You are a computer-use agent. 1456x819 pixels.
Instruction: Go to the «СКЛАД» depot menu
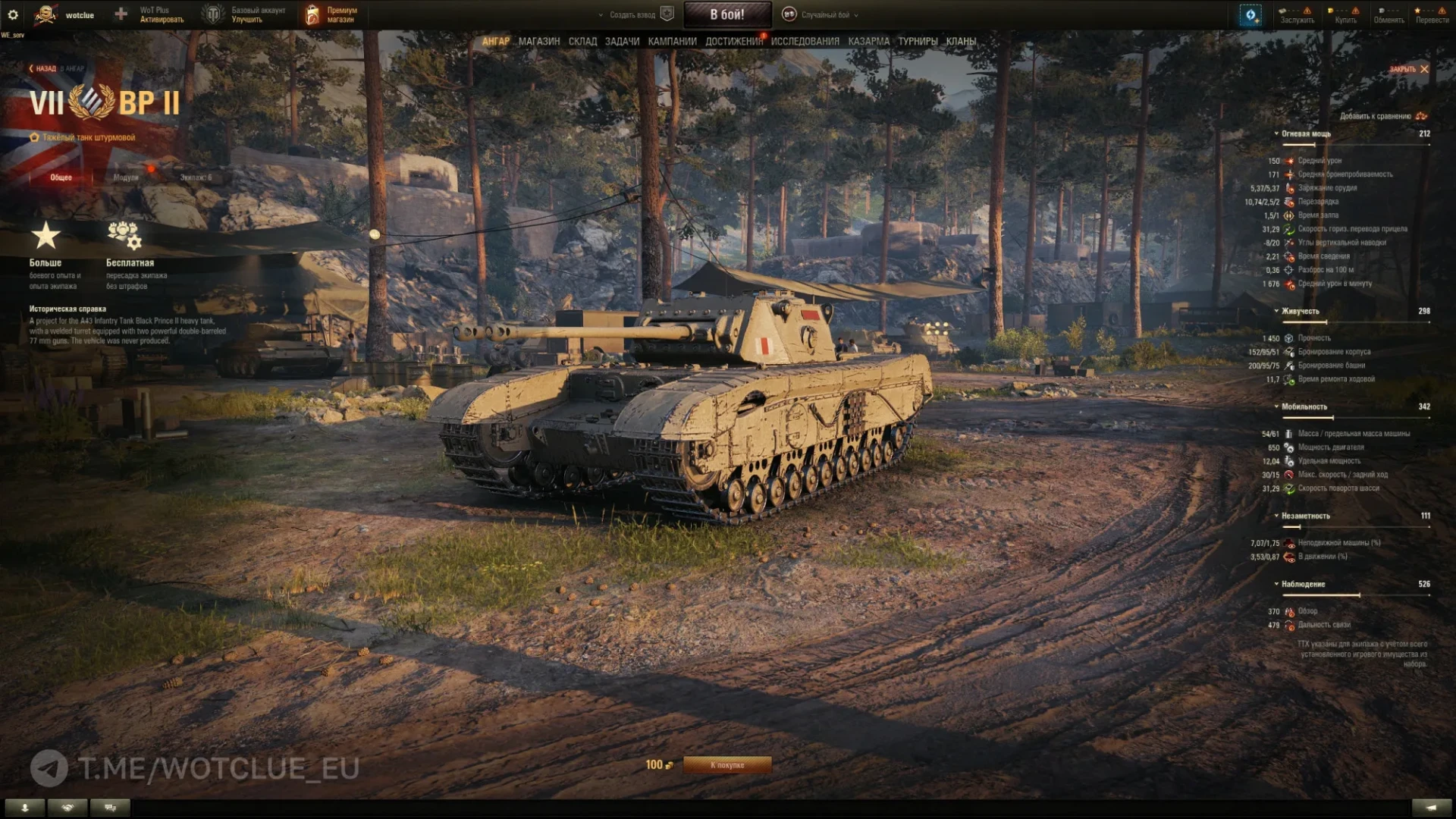click(x=582, y=41)
